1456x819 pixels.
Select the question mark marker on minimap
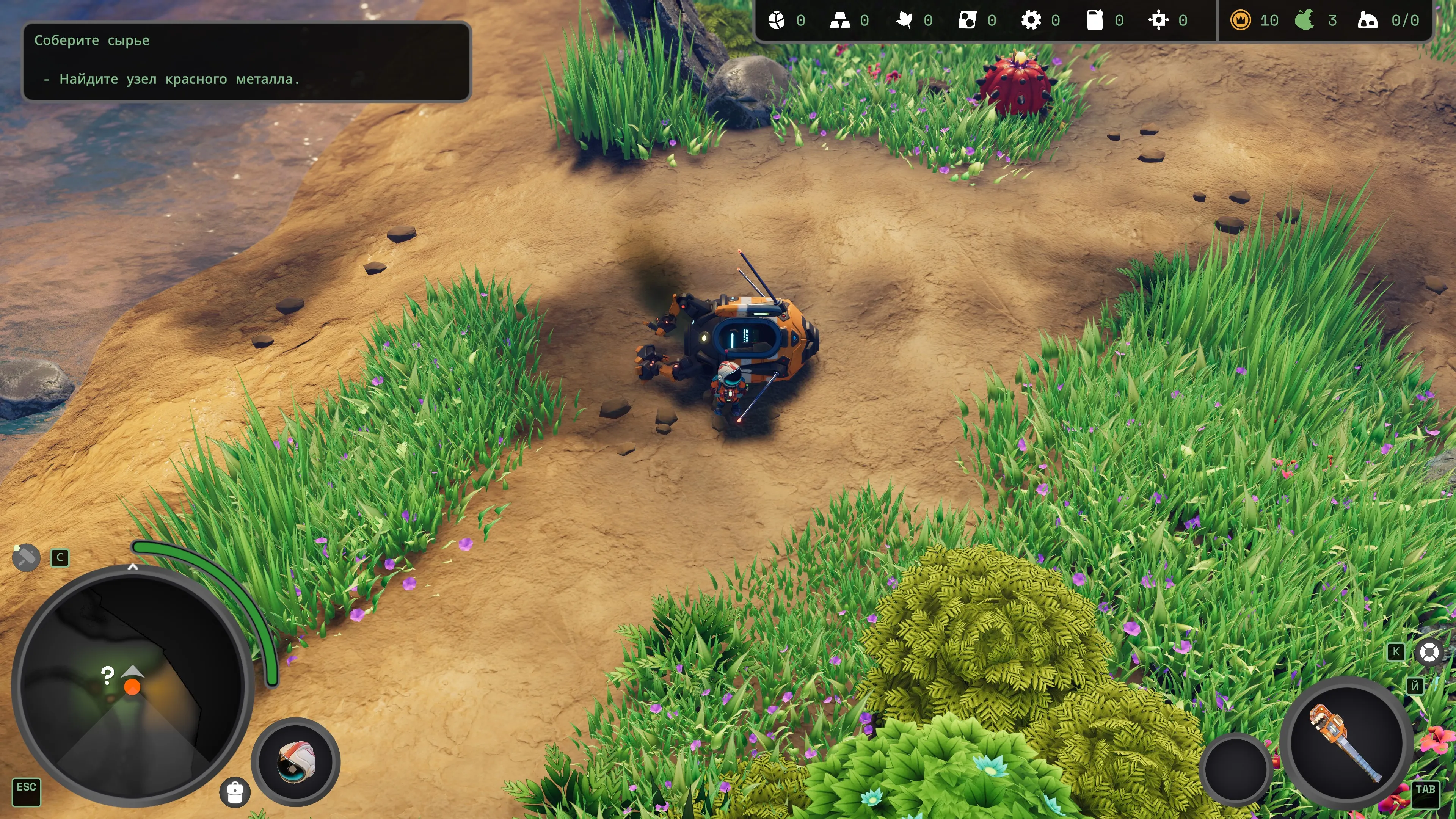(107, 674)
